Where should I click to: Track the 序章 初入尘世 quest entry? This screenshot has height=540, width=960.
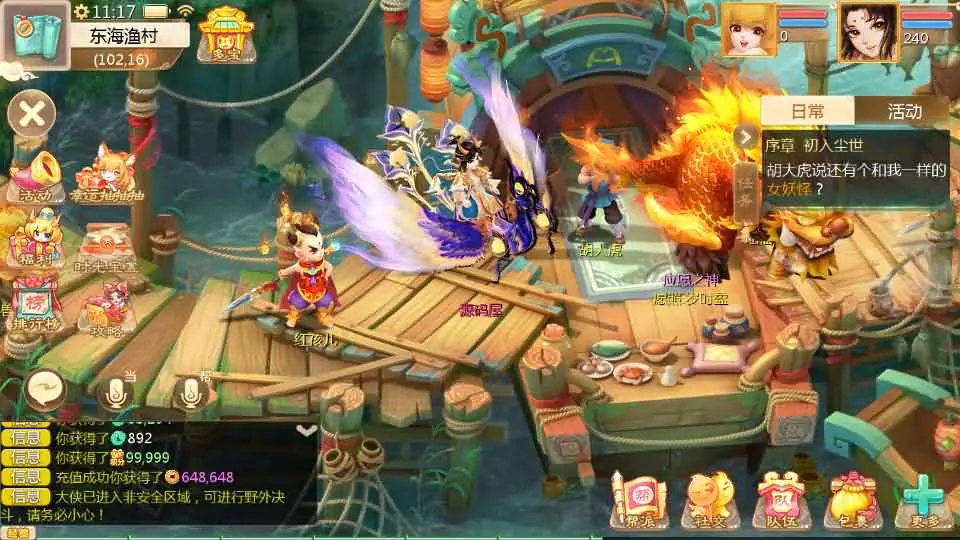point(855,166)
